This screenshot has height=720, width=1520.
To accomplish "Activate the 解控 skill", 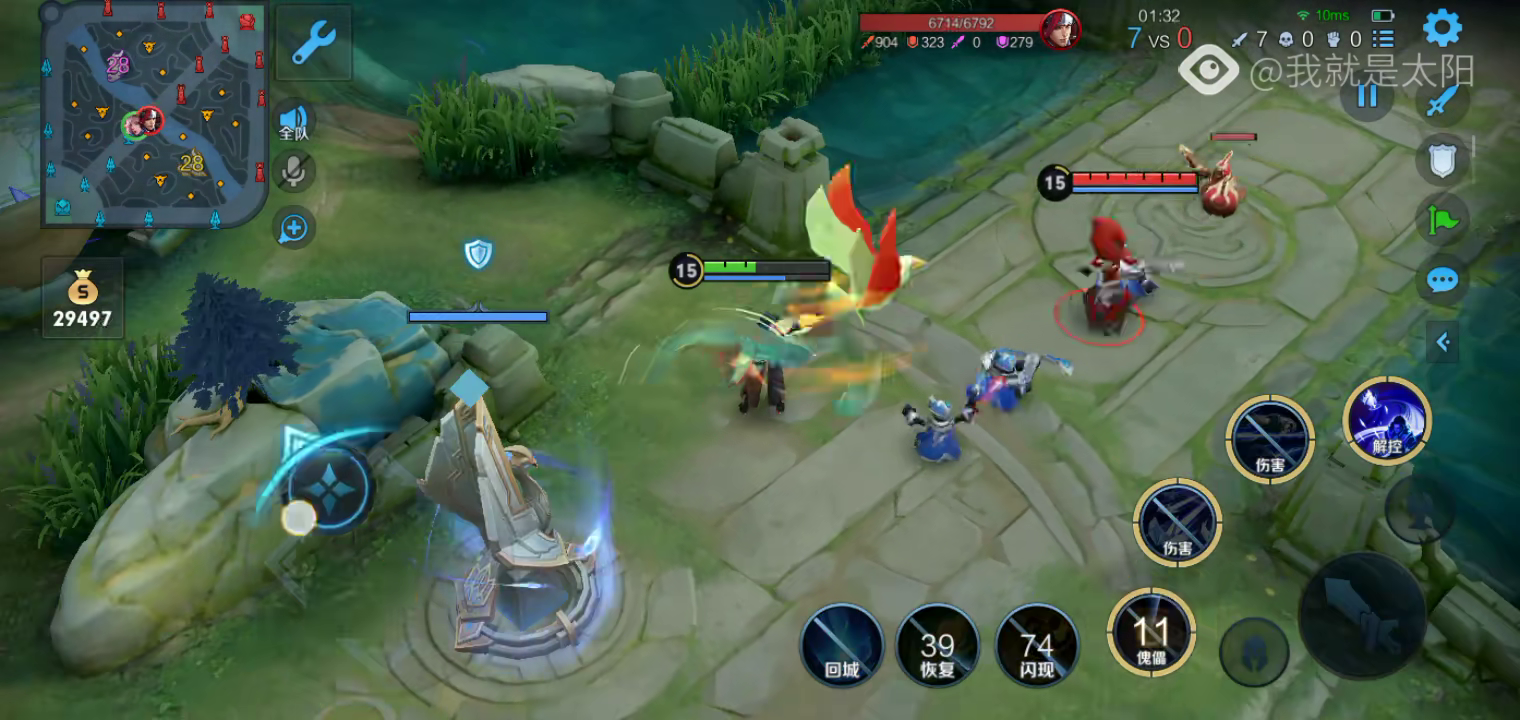I will tap(1386, 421).
